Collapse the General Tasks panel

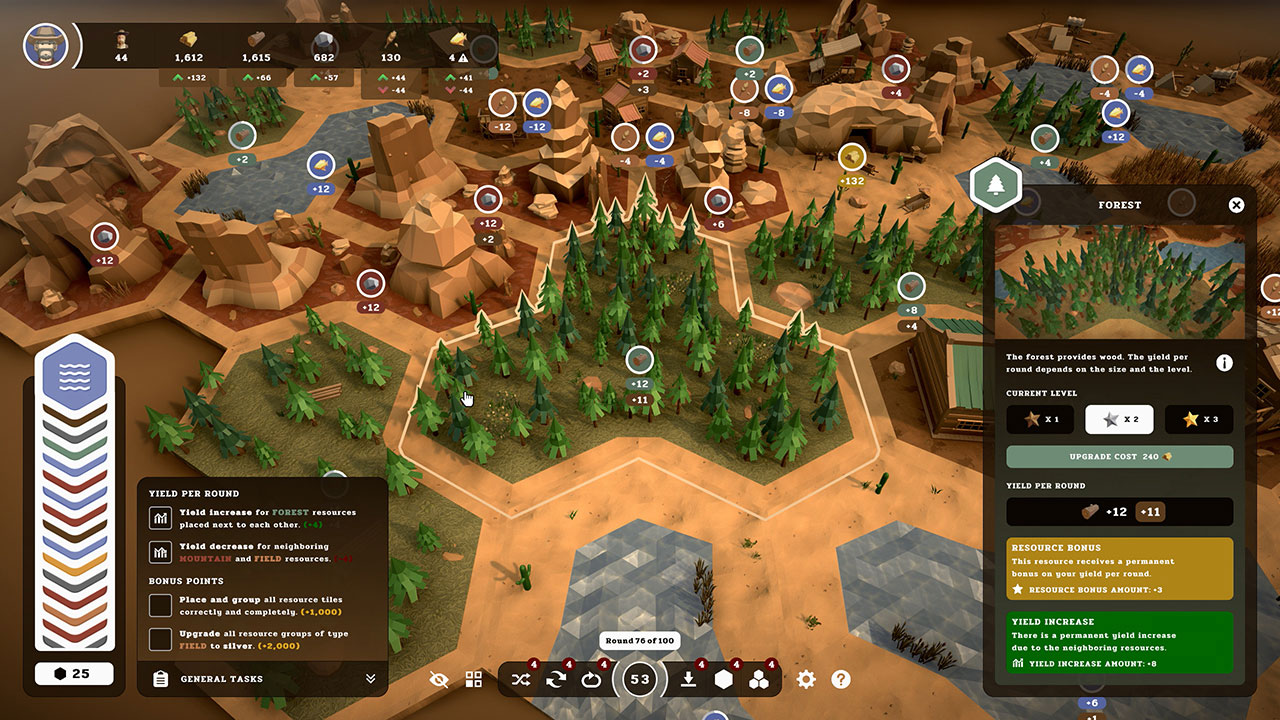click(371, 678)
